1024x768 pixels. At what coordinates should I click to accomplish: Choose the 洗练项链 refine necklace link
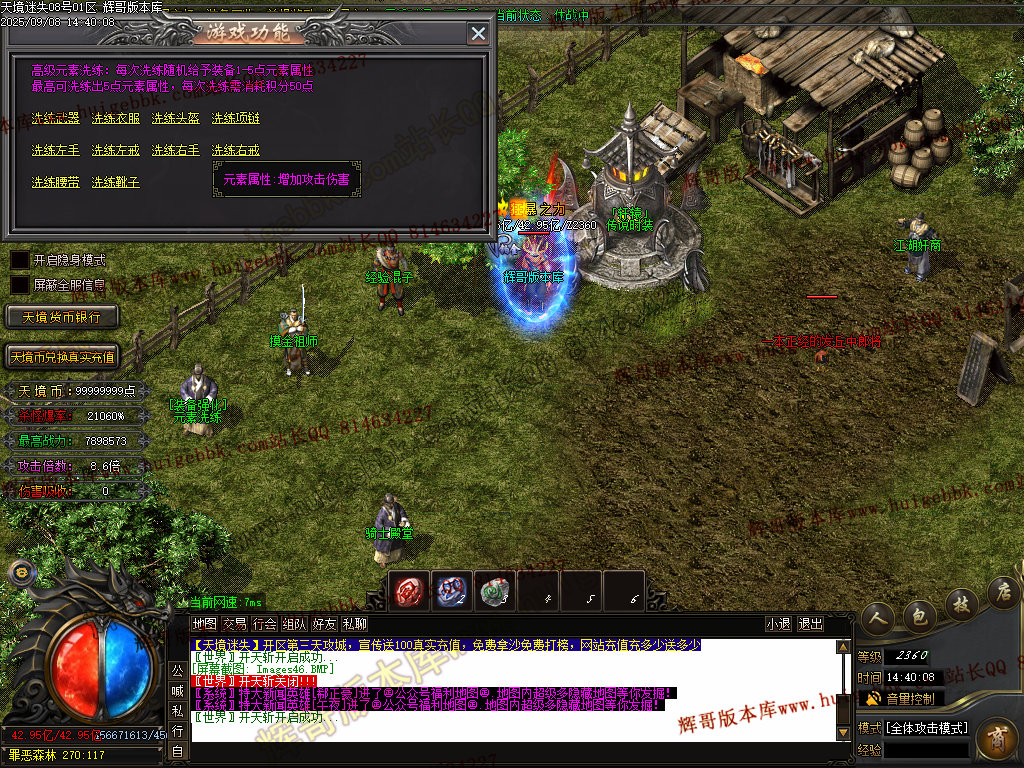point(236,118)
